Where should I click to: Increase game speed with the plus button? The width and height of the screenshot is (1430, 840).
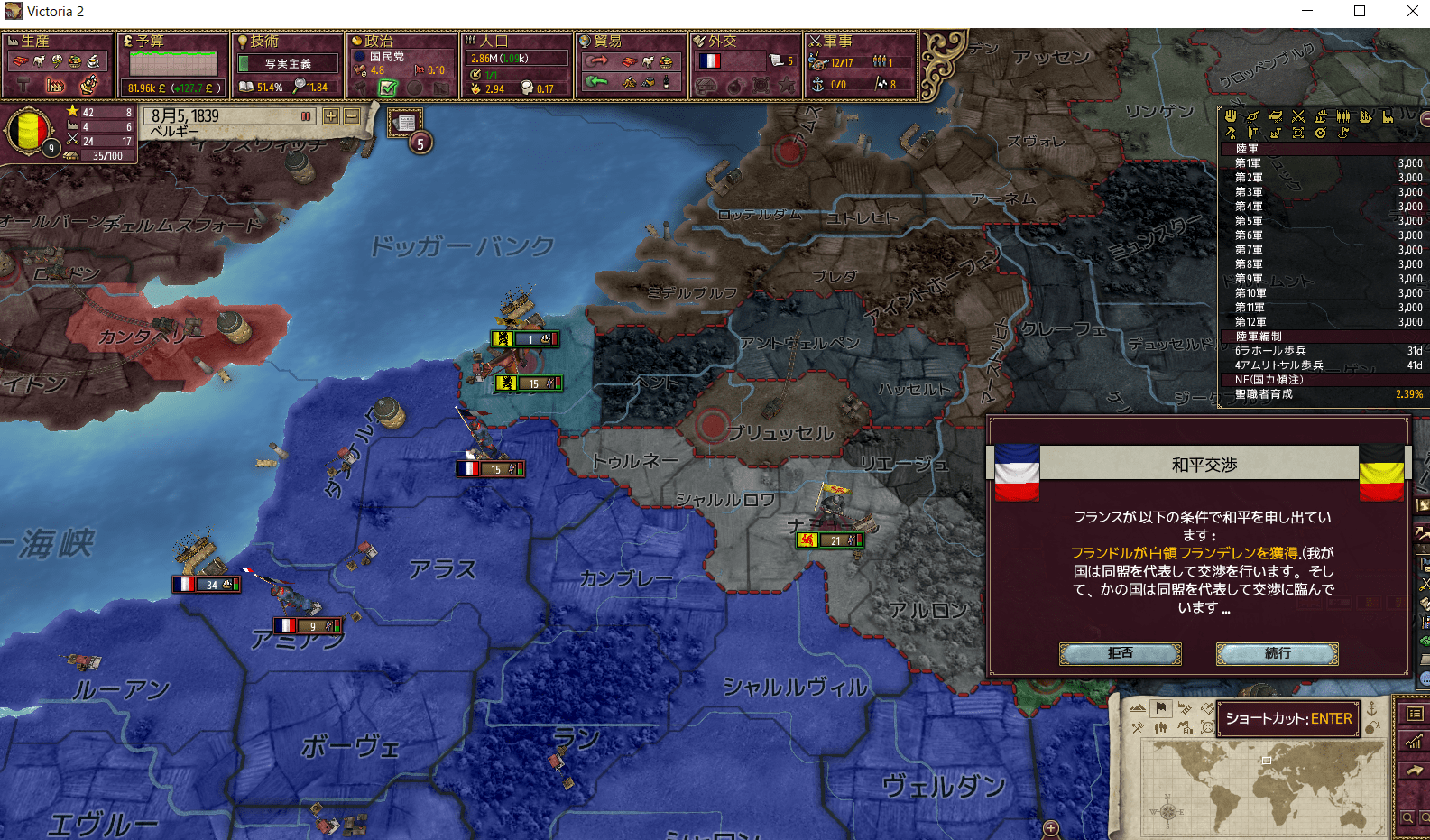point(330,116)
